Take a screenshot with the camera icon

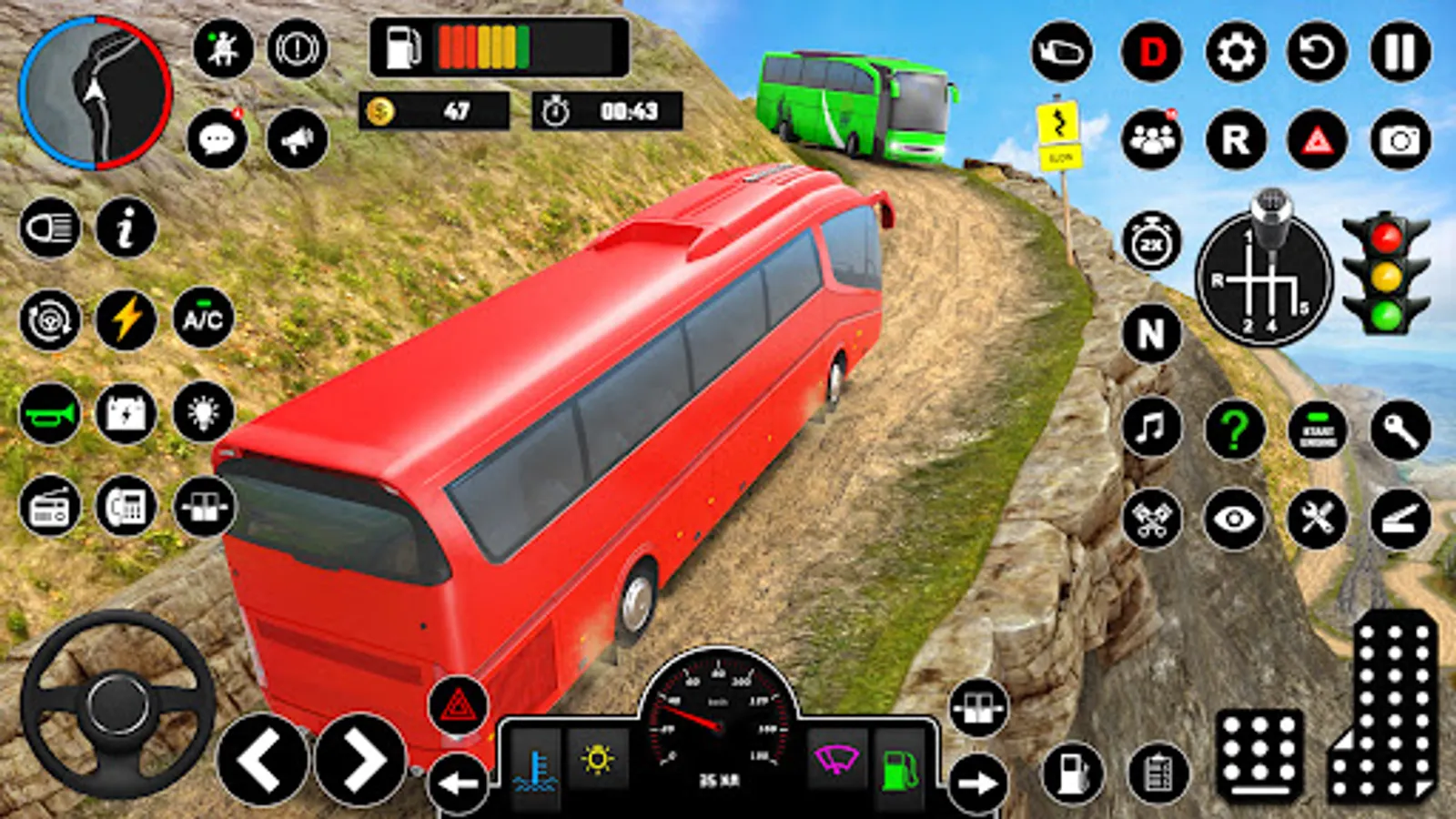tap(1400, 140)
